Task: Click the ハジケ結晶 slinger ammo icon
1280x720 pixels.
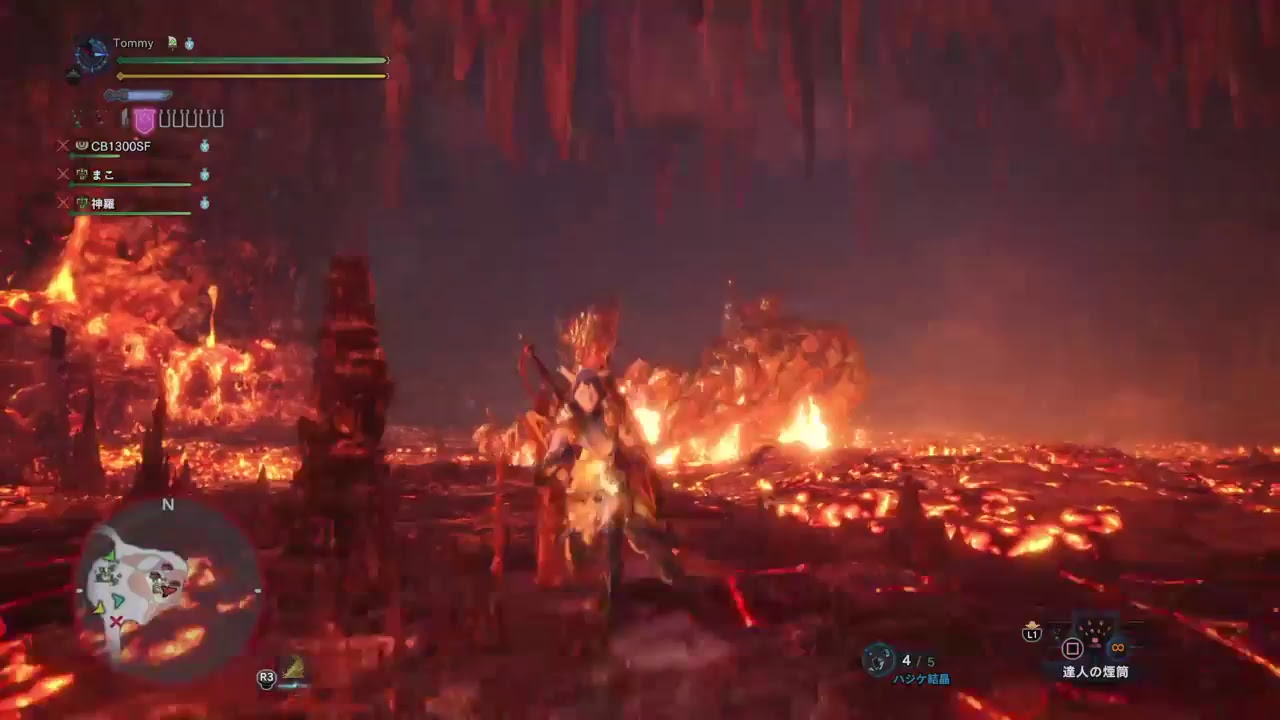Action: 877,658
